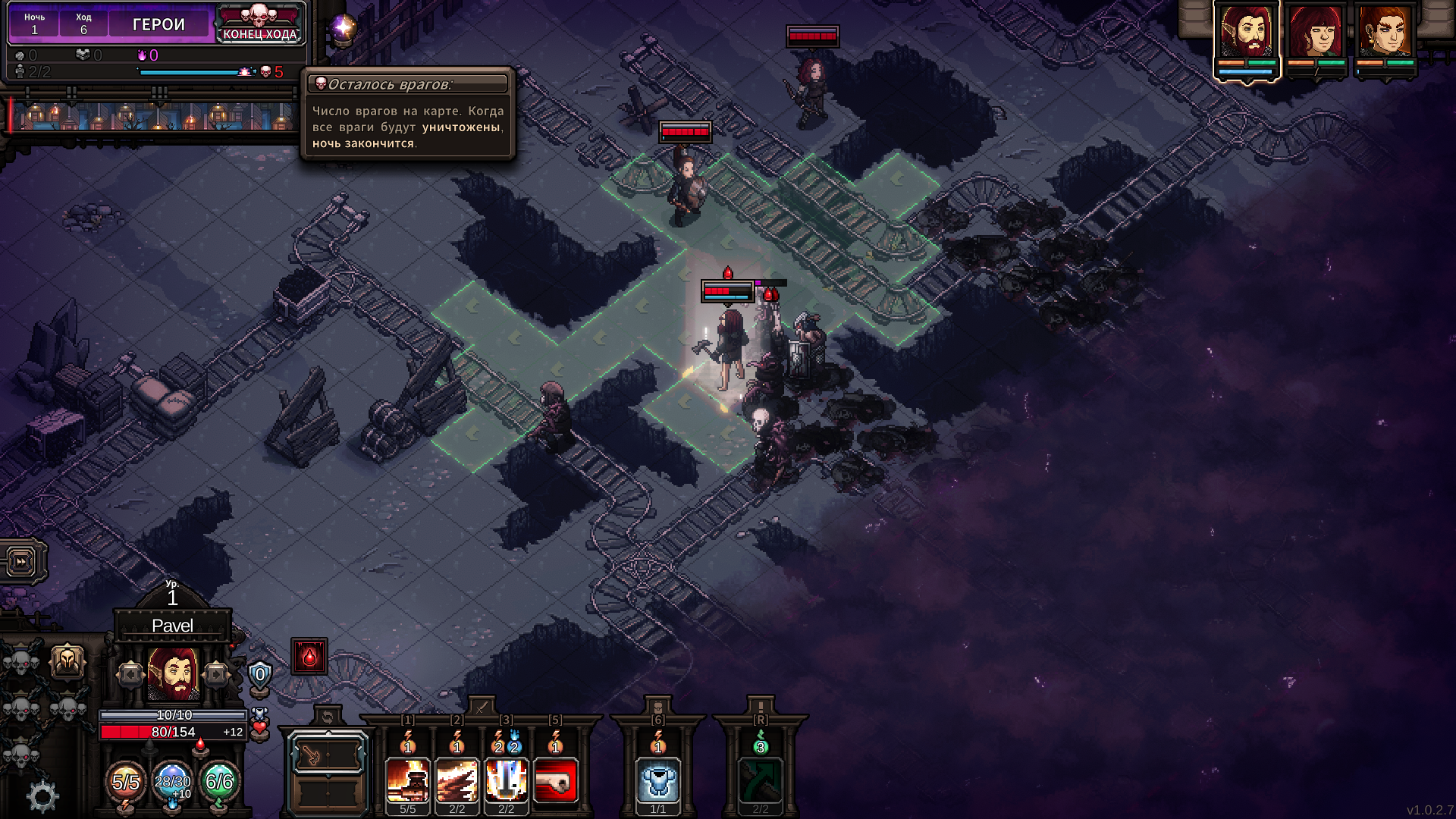Select the orange-haired hero with earring portrait
Image resolution: width=1456 pixels, height=819 pixels.
click(1385, 33)
